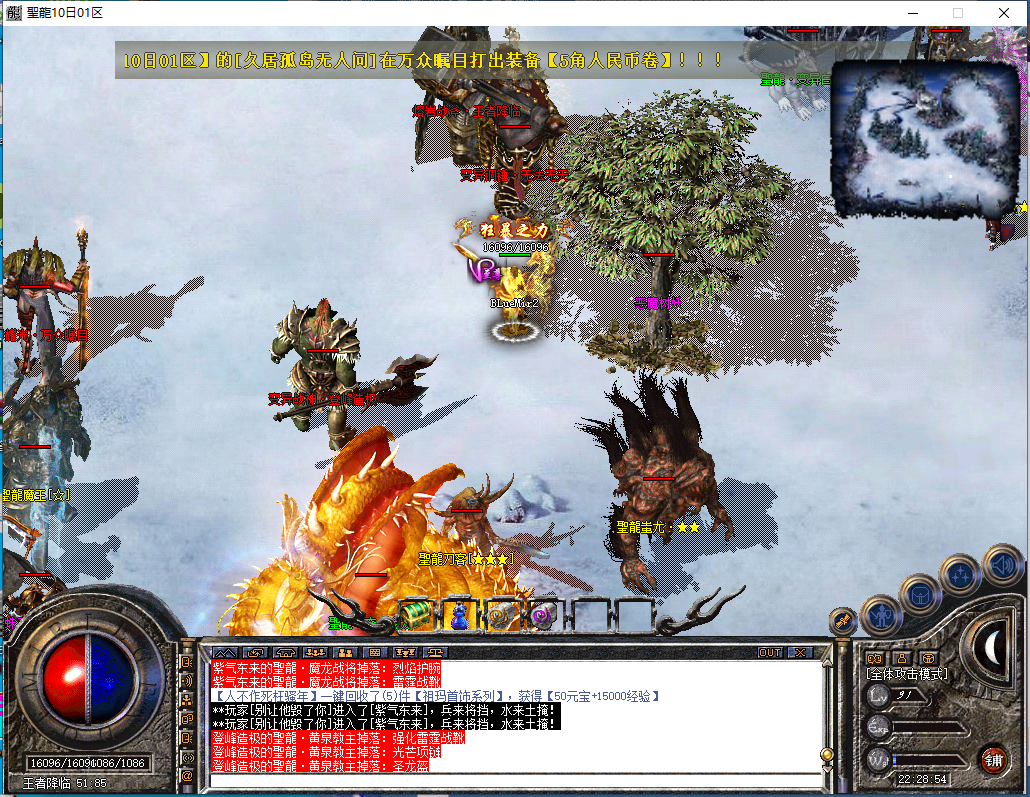Open the treasure chest belt slot
This screenshot has width=1030, height=797.
click(416, 614)
